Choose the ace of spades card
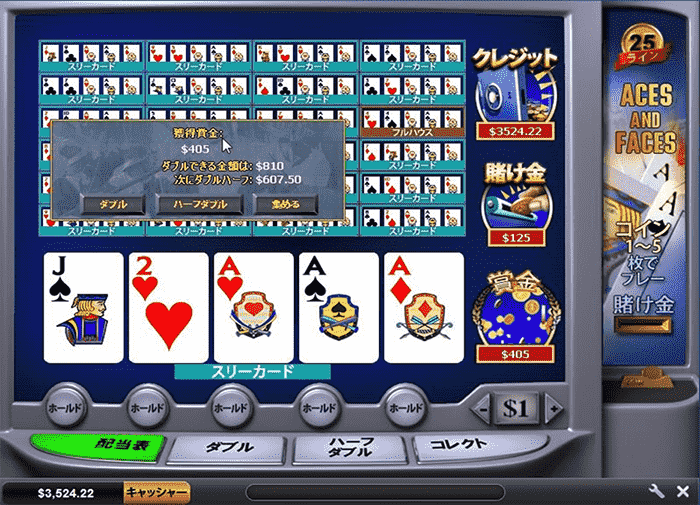 tap(339, 307)
